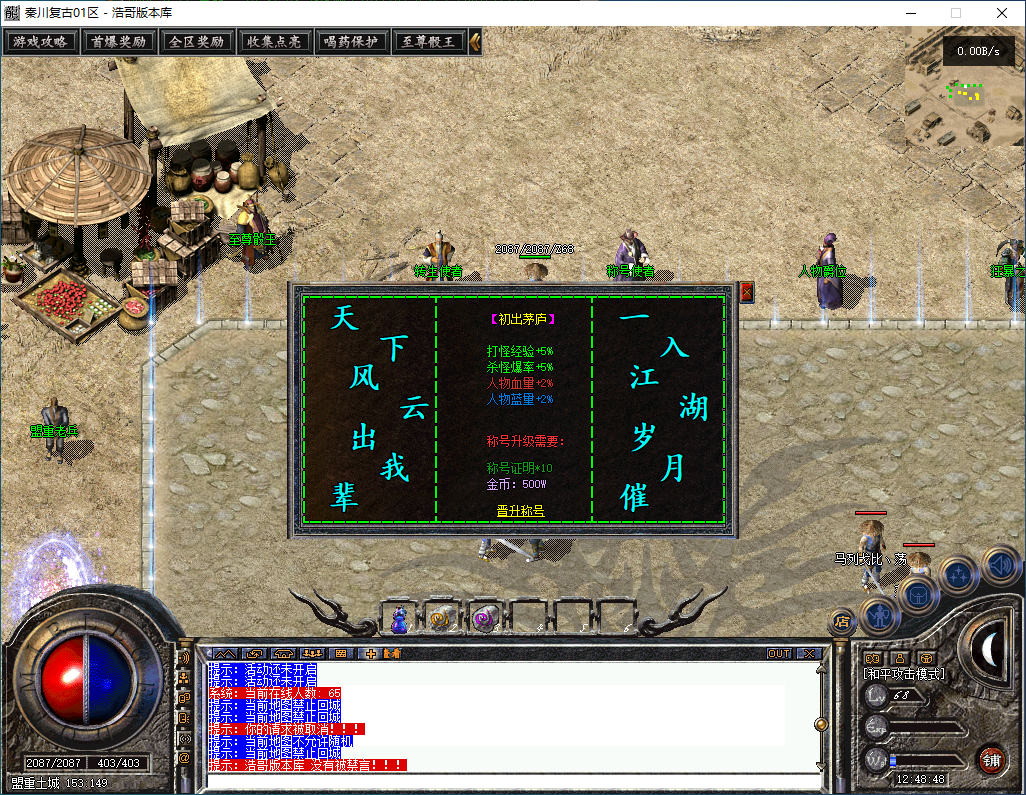Close the title upgrade dialog
This screenshot has width=1026, height=795.
[746, 292]
